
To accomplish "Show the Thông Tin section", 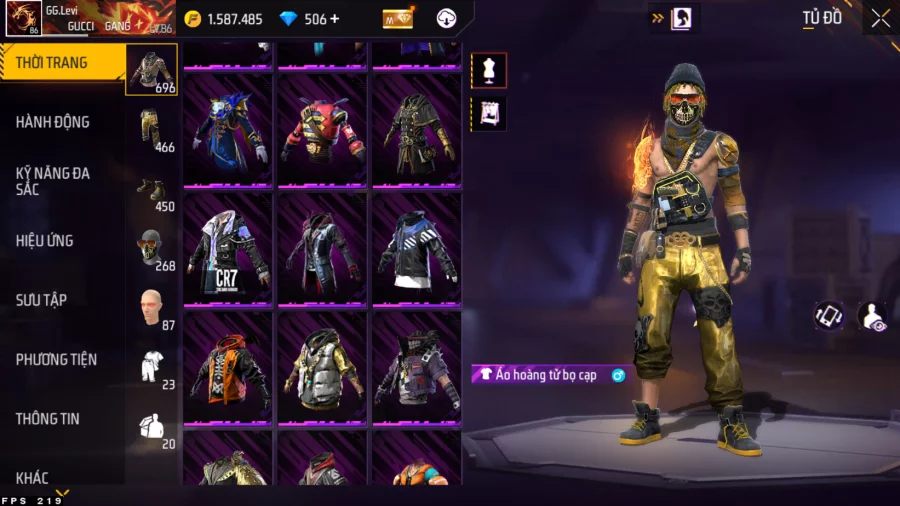I will point(47,418).
